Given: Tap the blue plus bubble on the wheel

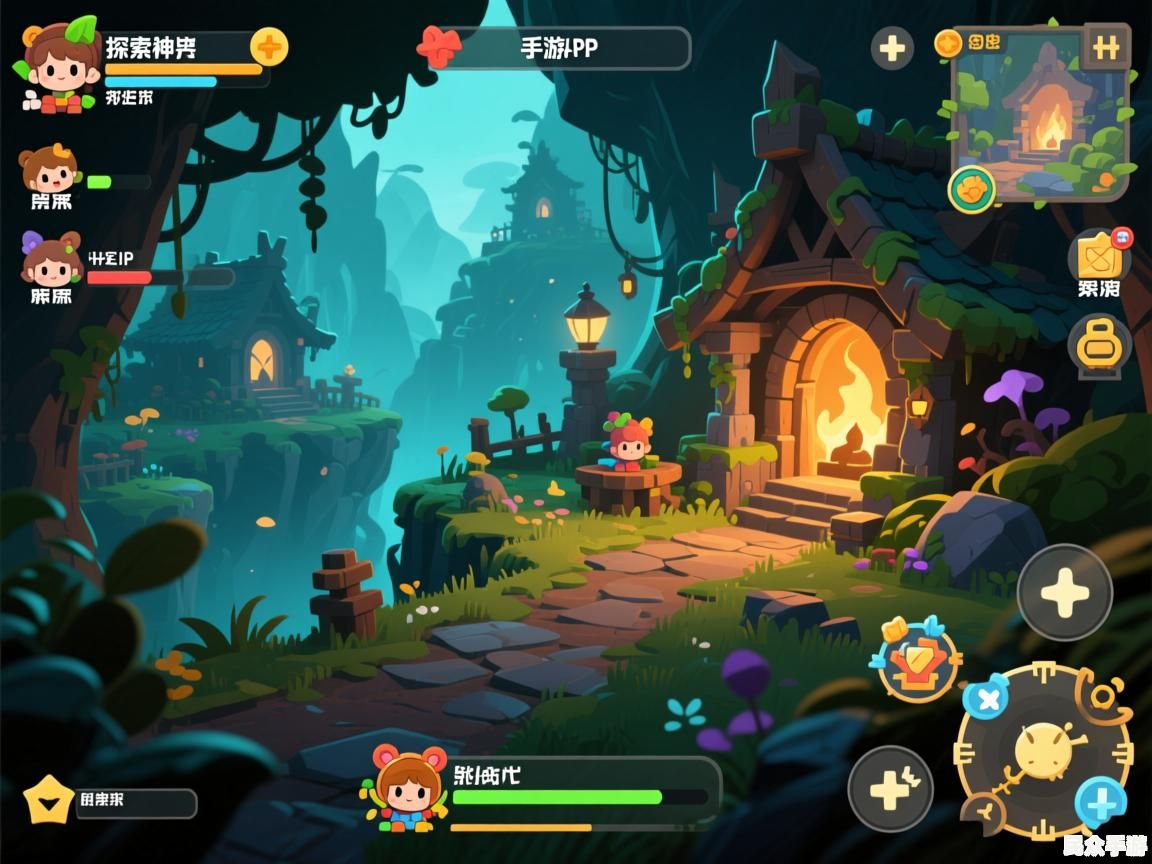Looking at the screenshot, I should click(x=1100, y=802).
